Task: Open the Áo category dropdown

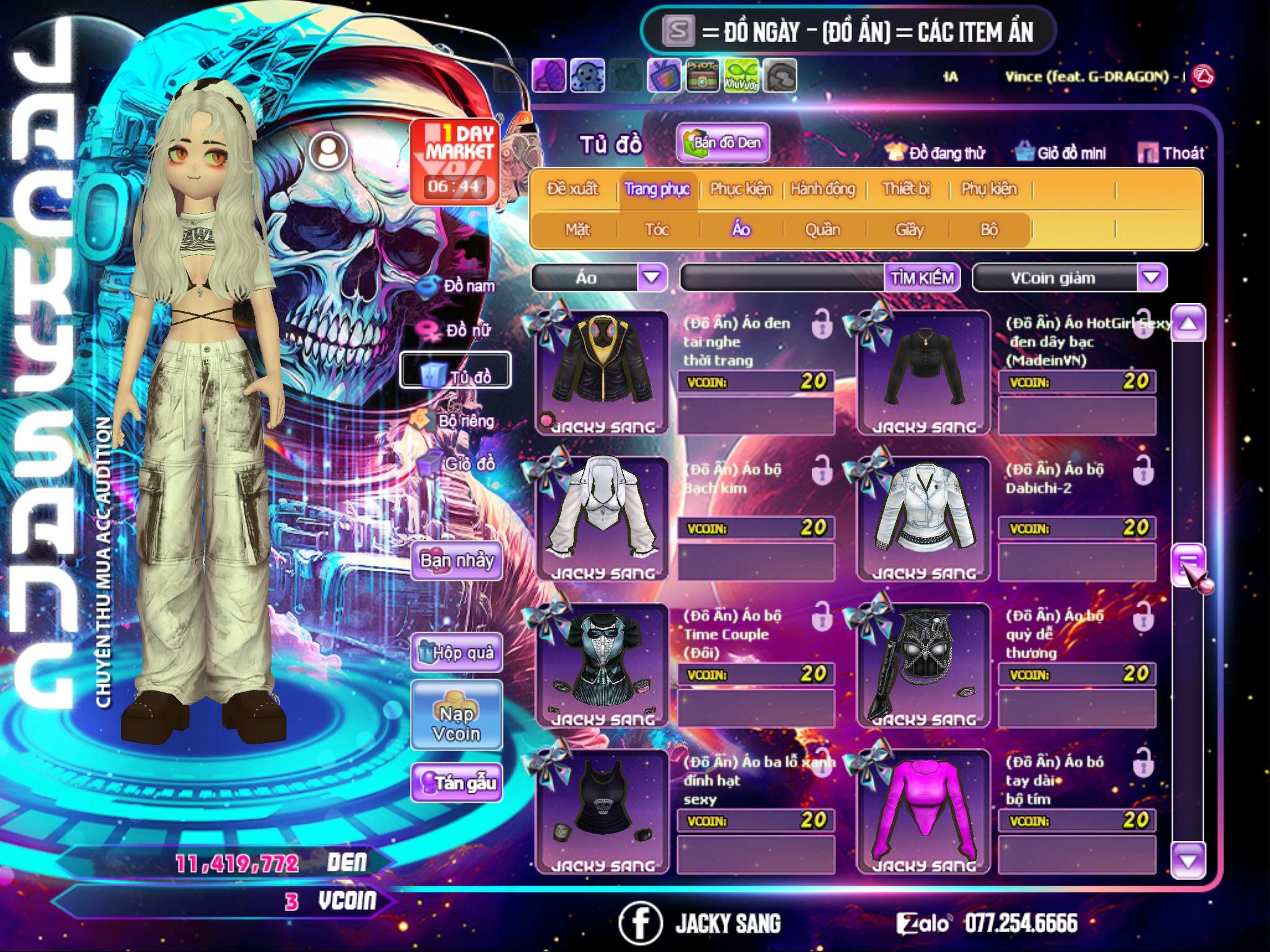Action: [x=652, y=277]
